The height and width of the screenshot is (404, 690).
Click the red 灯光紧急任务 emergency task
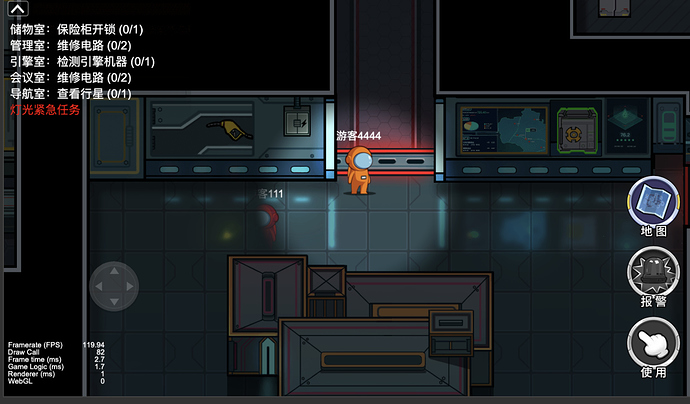(44, 110)
